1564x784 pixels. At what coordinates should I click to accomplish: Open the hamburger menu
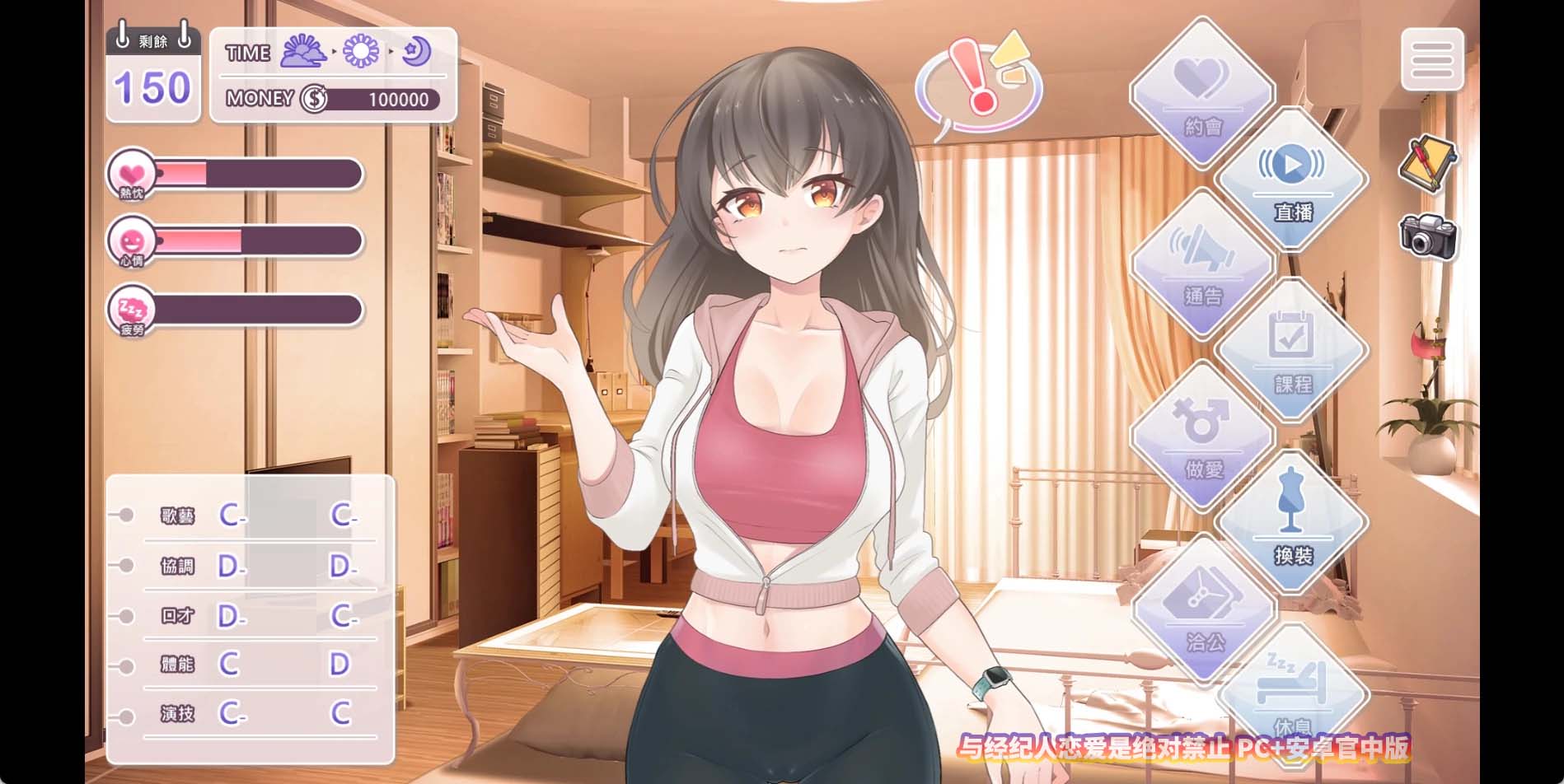coord(1432,59)
